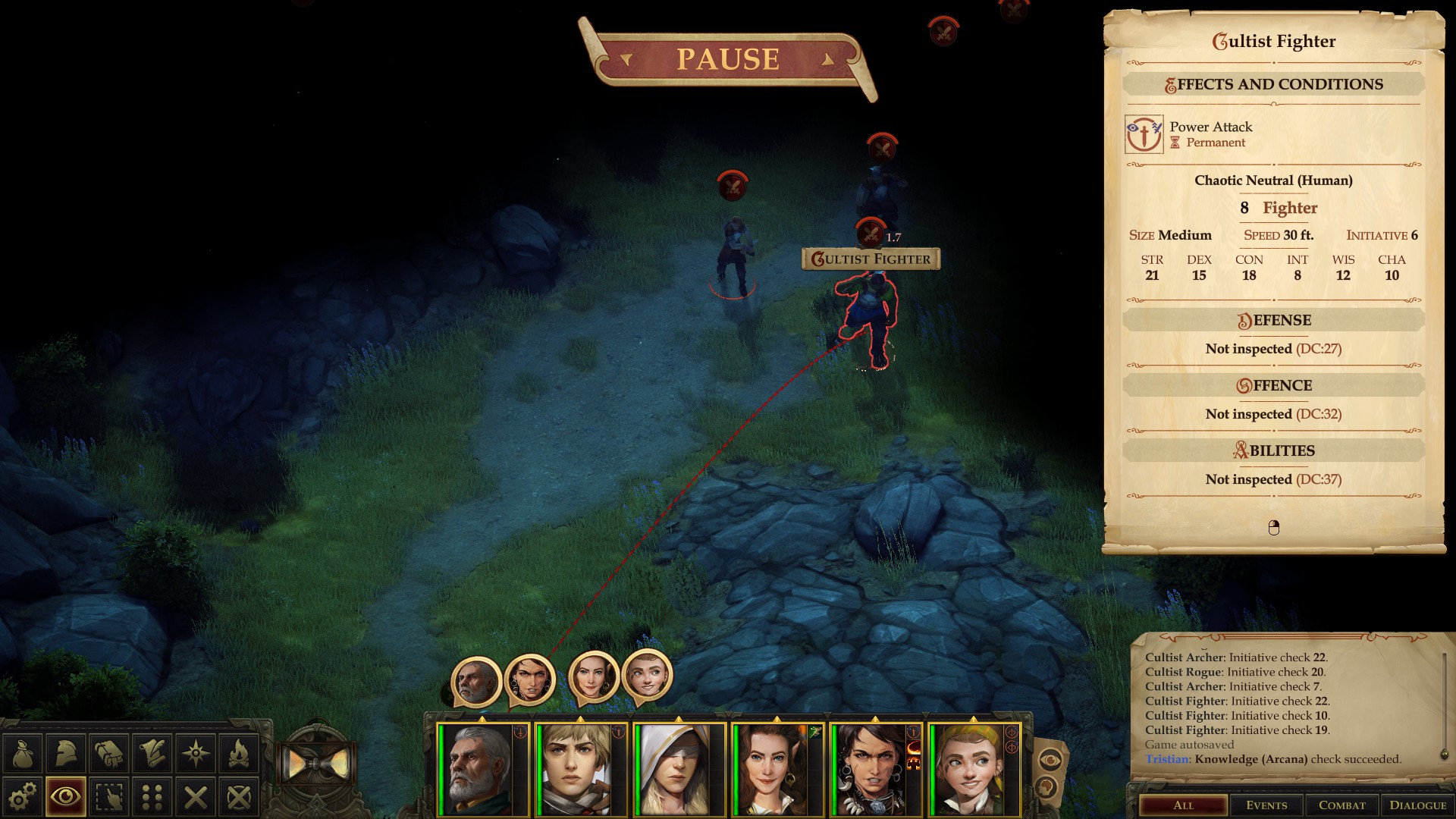
Task: Open the journal scroll and quill icon
Action: tap(152, 755)
